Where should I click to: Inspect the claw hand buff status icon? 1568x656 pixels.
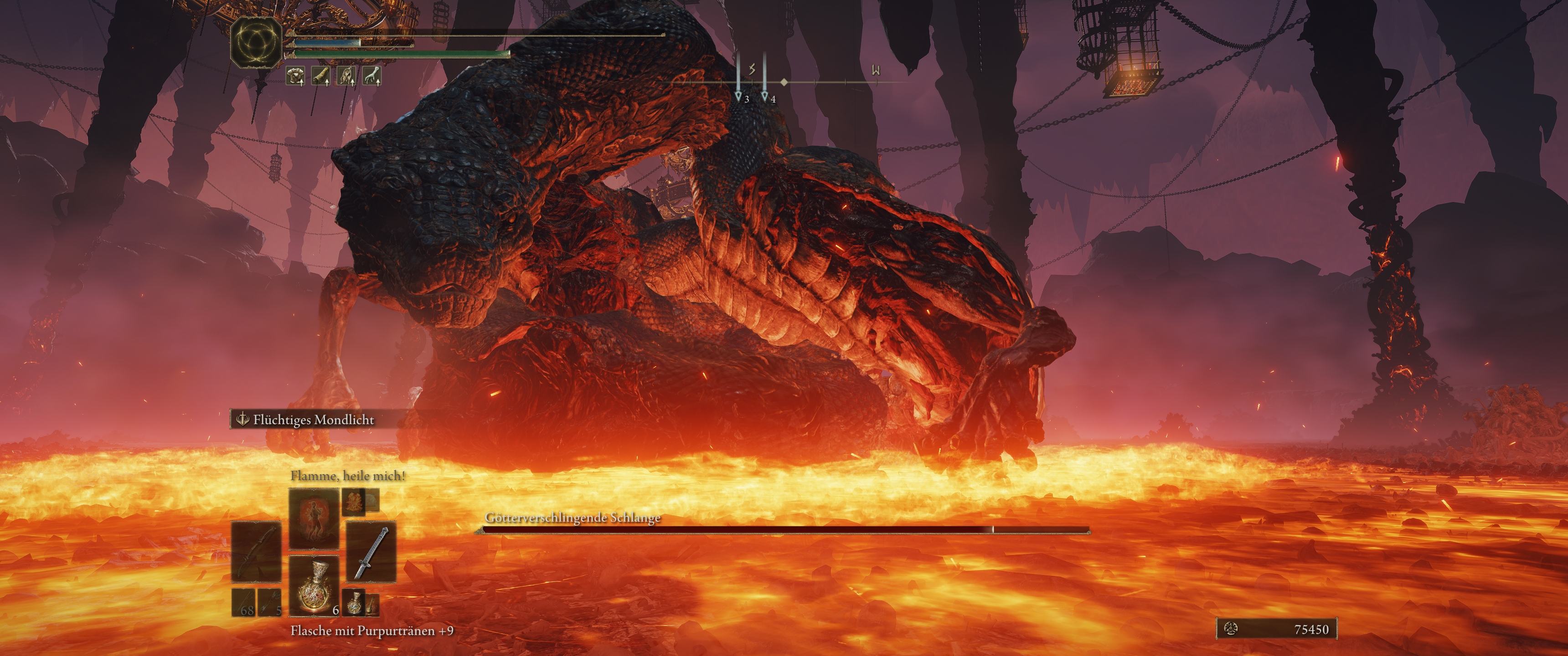click(x=372, y=76)
